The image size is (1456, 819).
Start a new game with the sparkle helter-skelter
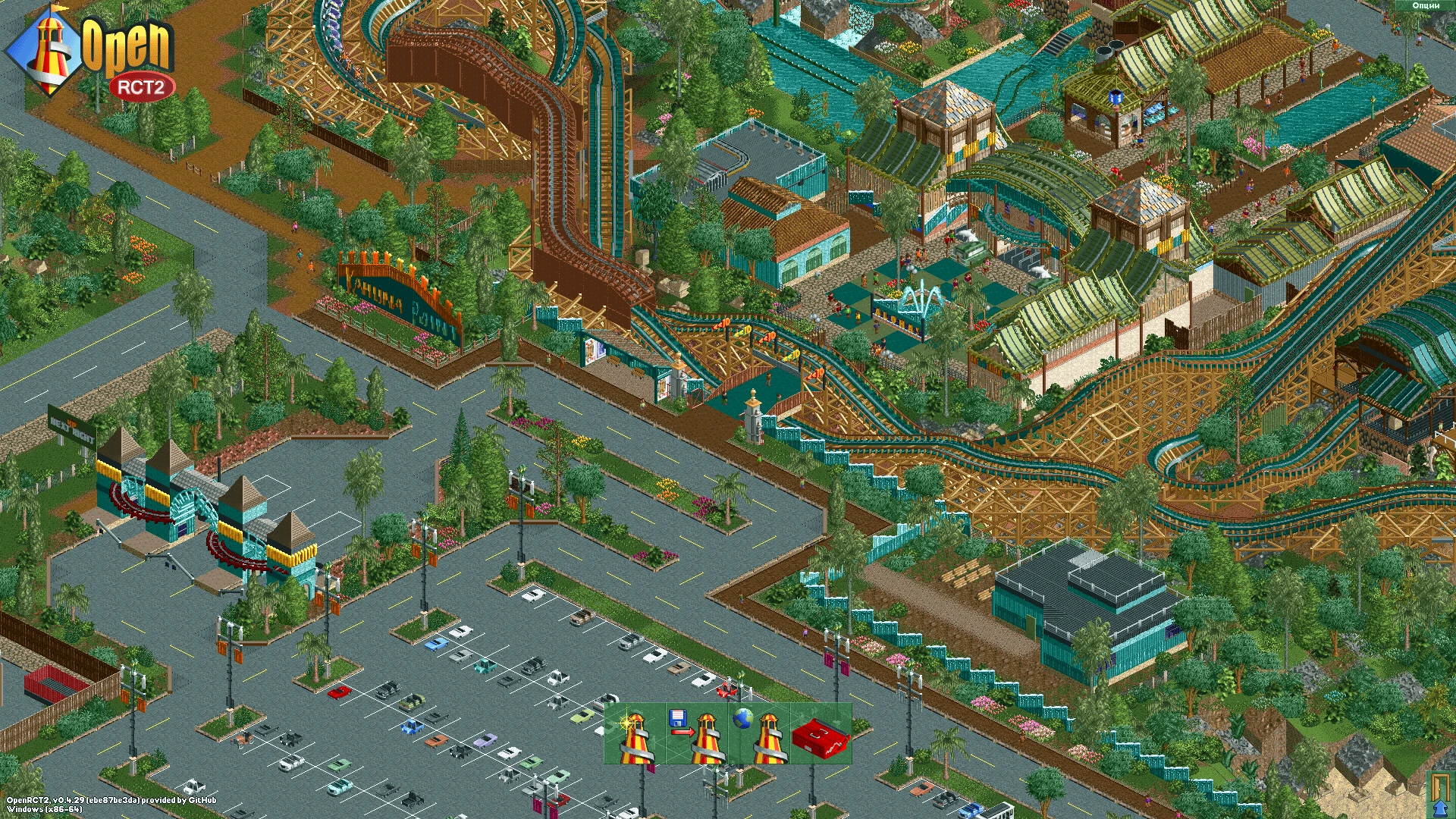click(x=635, y=734)
